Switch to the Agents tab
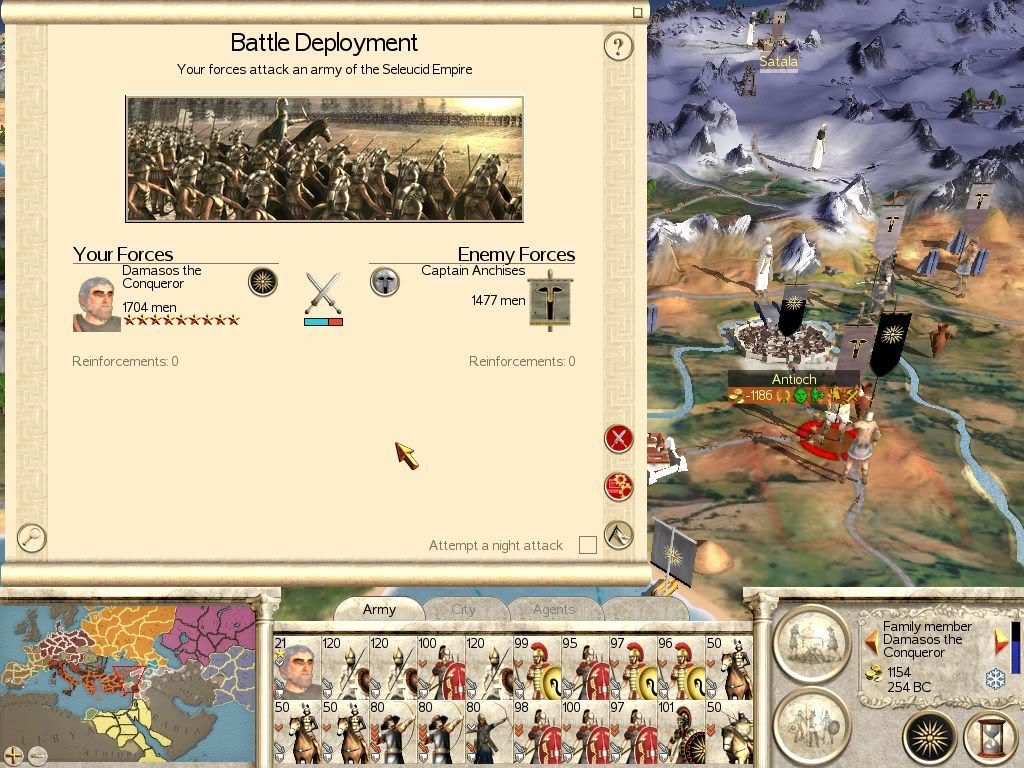This screenshot has height=768, width=1024. pos(553,609)
